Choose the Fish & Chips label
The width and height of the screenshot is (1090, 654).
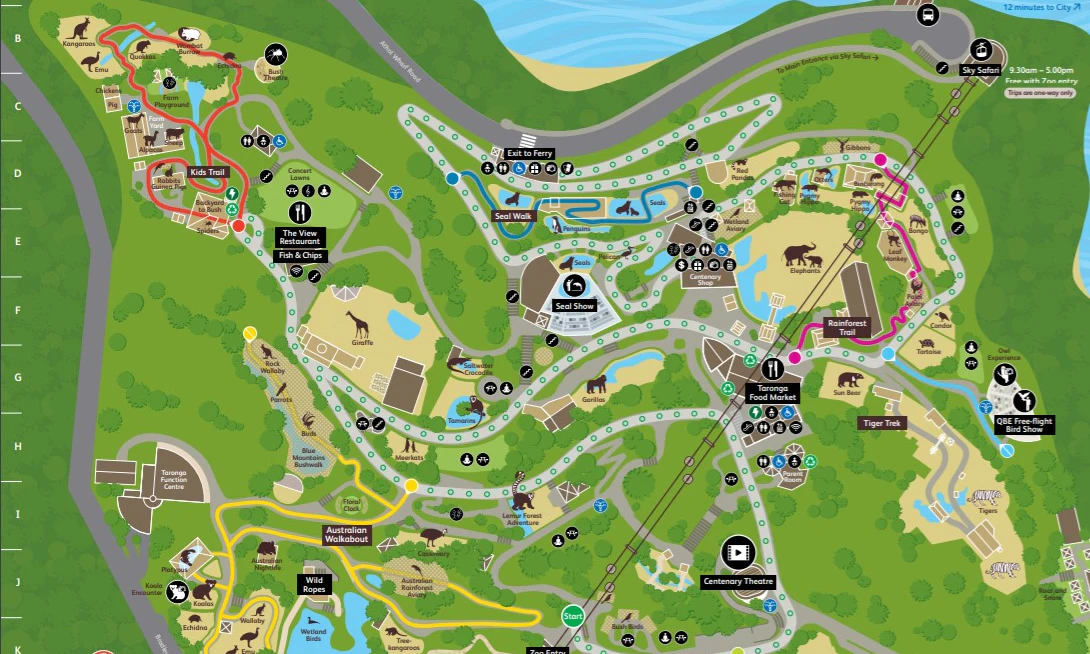point(301,256)
